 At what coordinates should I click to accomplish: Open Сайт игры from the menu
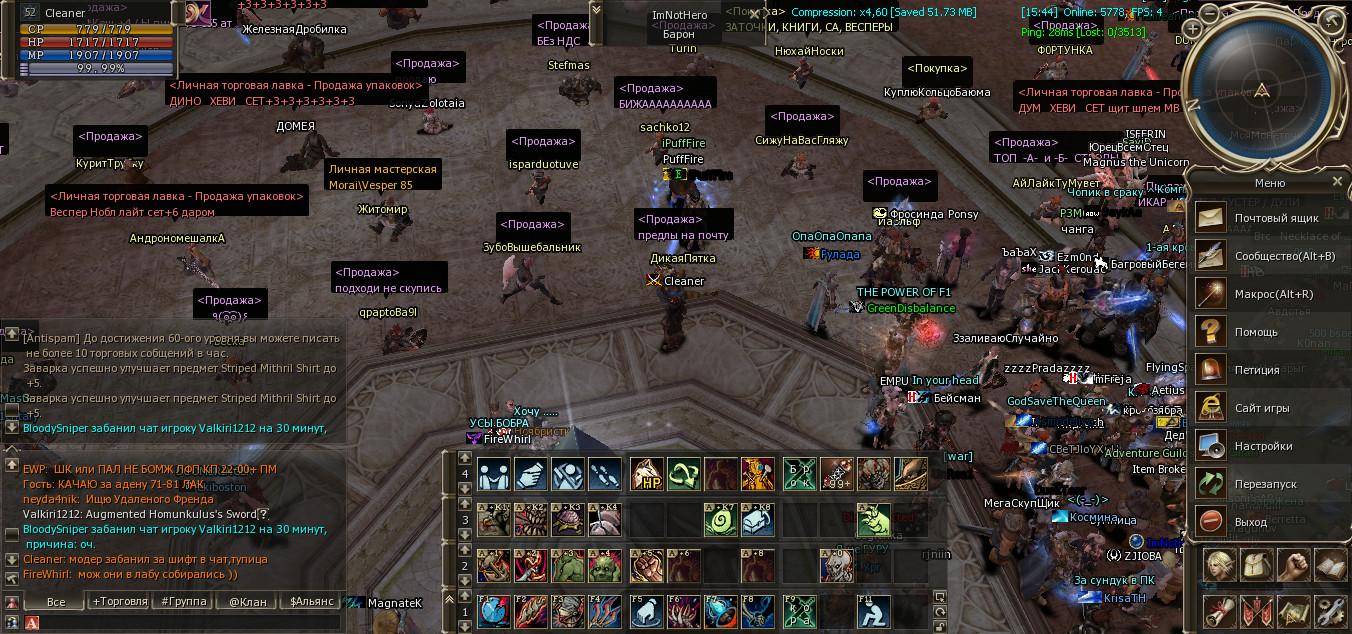(1212, 407)
